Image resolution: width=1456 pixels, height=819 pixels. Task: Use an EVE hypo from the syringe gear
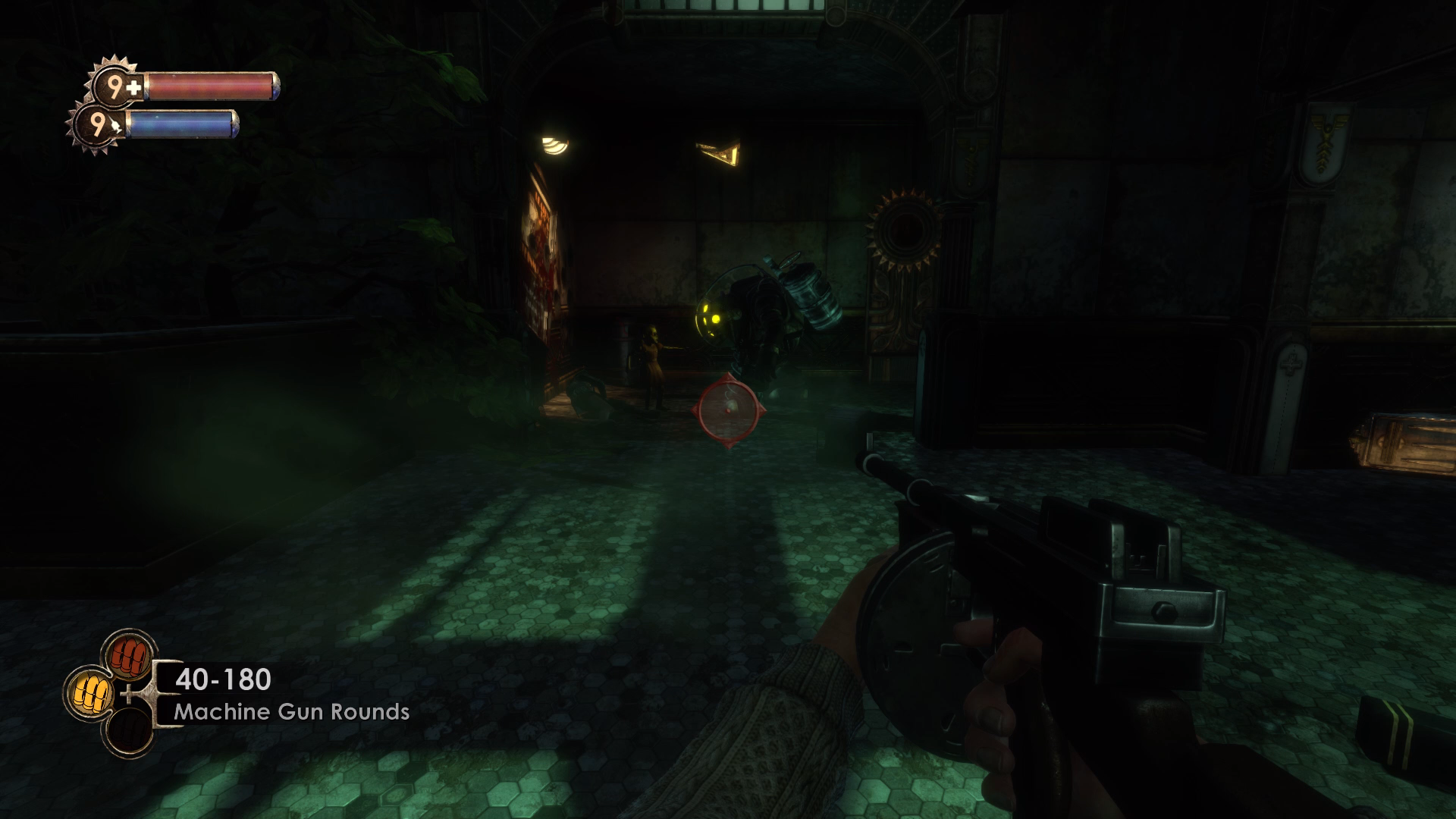(x=98, y=125)
